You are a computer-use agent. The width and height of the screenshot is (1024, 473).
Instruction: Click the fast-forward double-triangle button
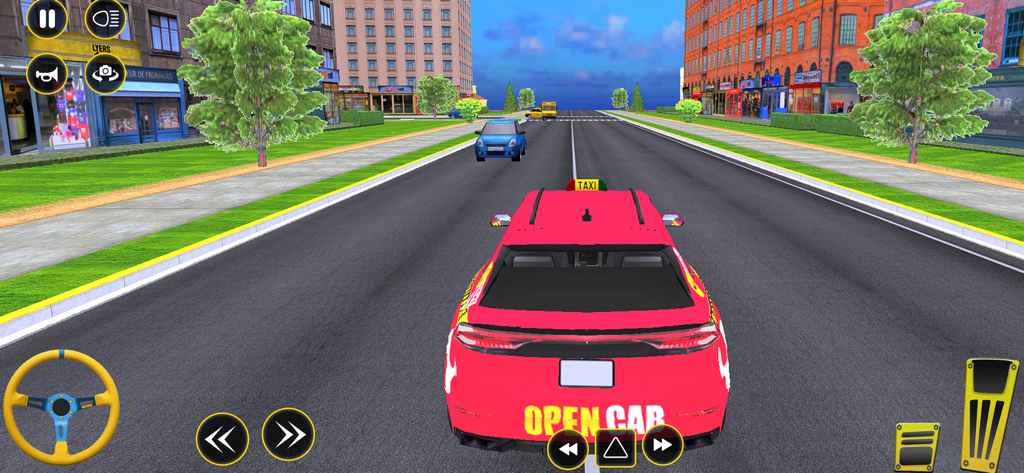tap(662, 446)
